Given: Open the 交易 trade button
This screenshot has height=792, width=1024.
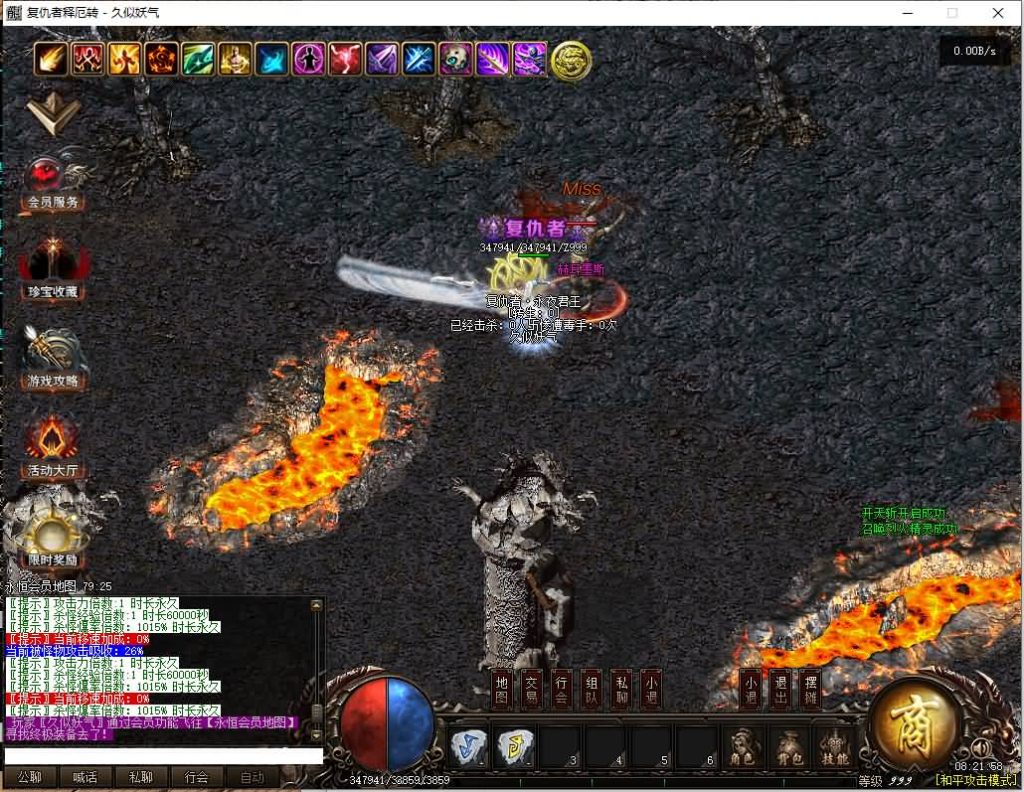Looking at the screenshot, I should (532, 688).
